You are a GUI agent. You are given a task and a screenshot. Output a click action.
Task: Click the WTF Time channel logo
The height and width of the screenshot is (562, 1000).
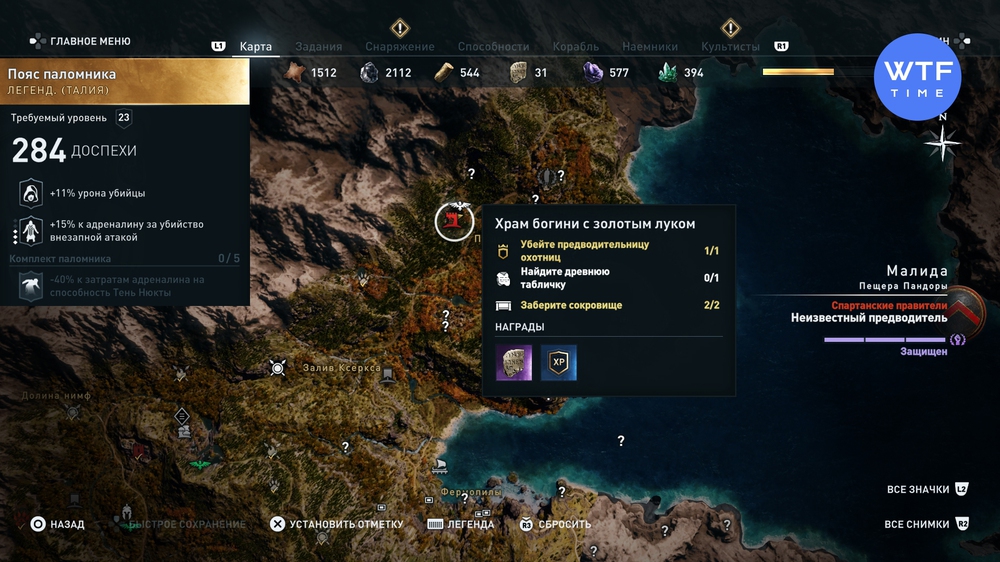[917, 77]
